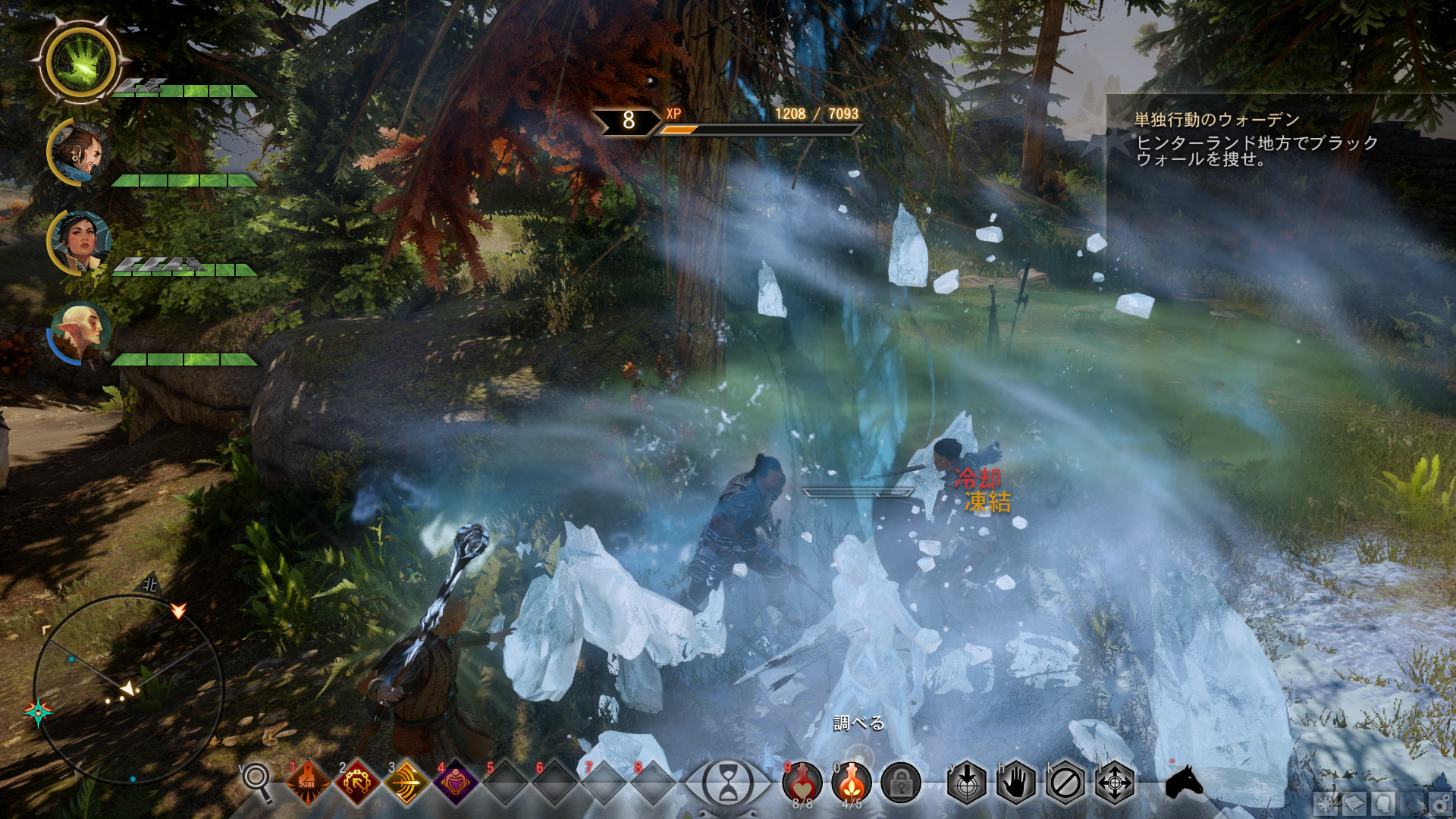Screen dimensions: 1456x819
Task: Issue the attack-my-target command
Action: [x=967, y=783]
